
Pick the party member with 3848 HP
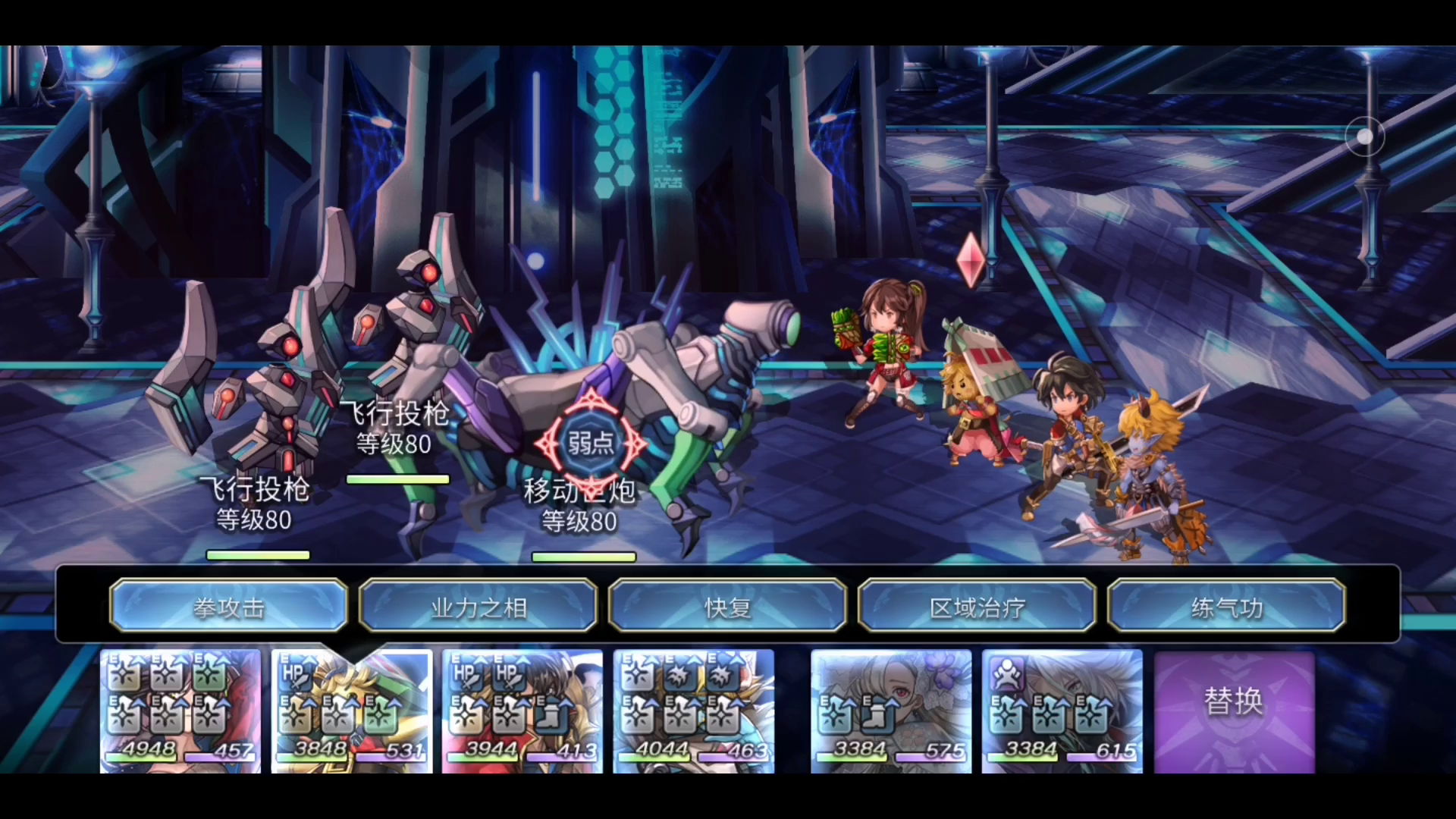point(352,711)
